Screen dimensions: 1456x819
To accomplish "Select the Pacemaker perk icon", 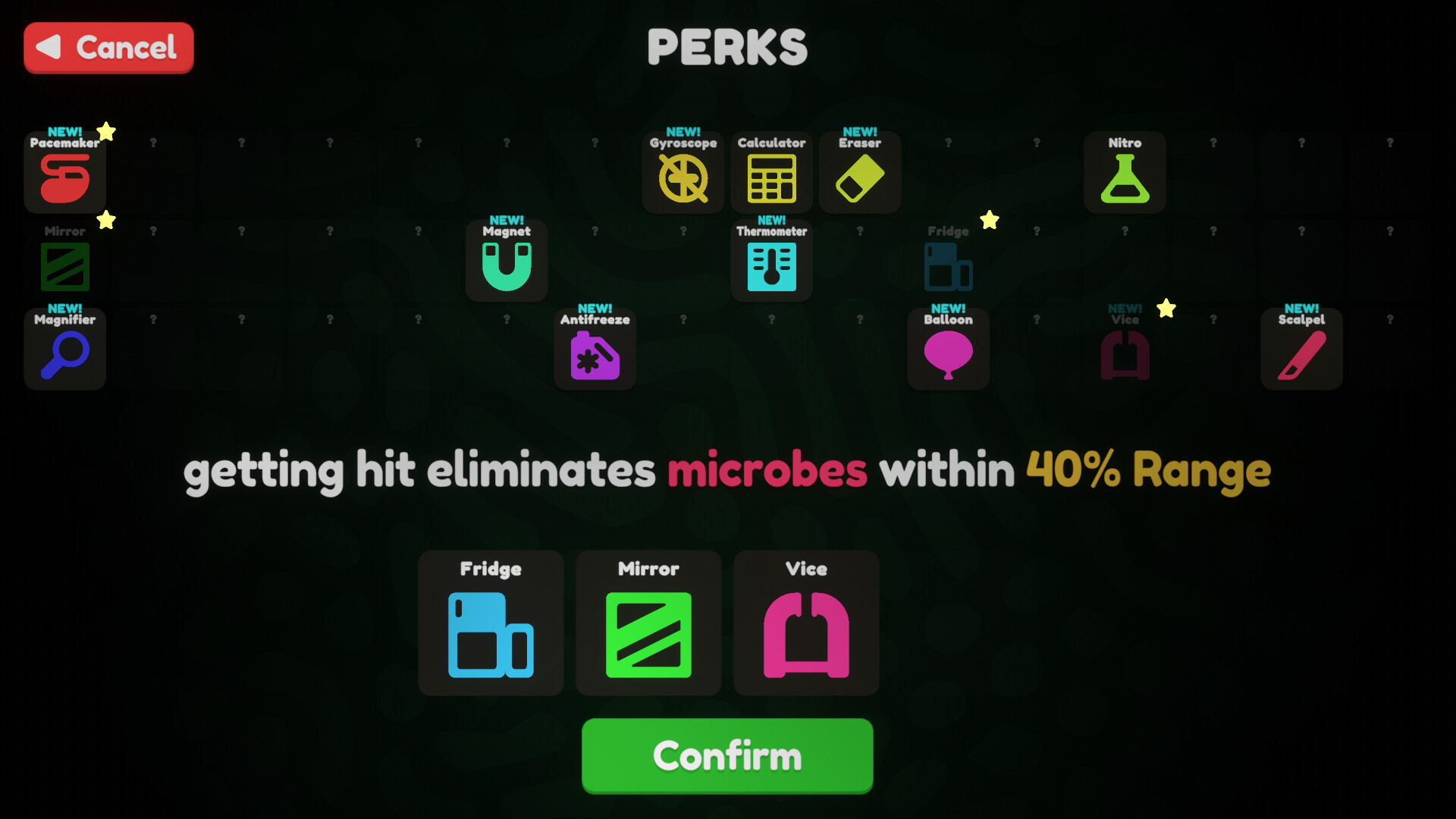I will (x=64, y=176).
